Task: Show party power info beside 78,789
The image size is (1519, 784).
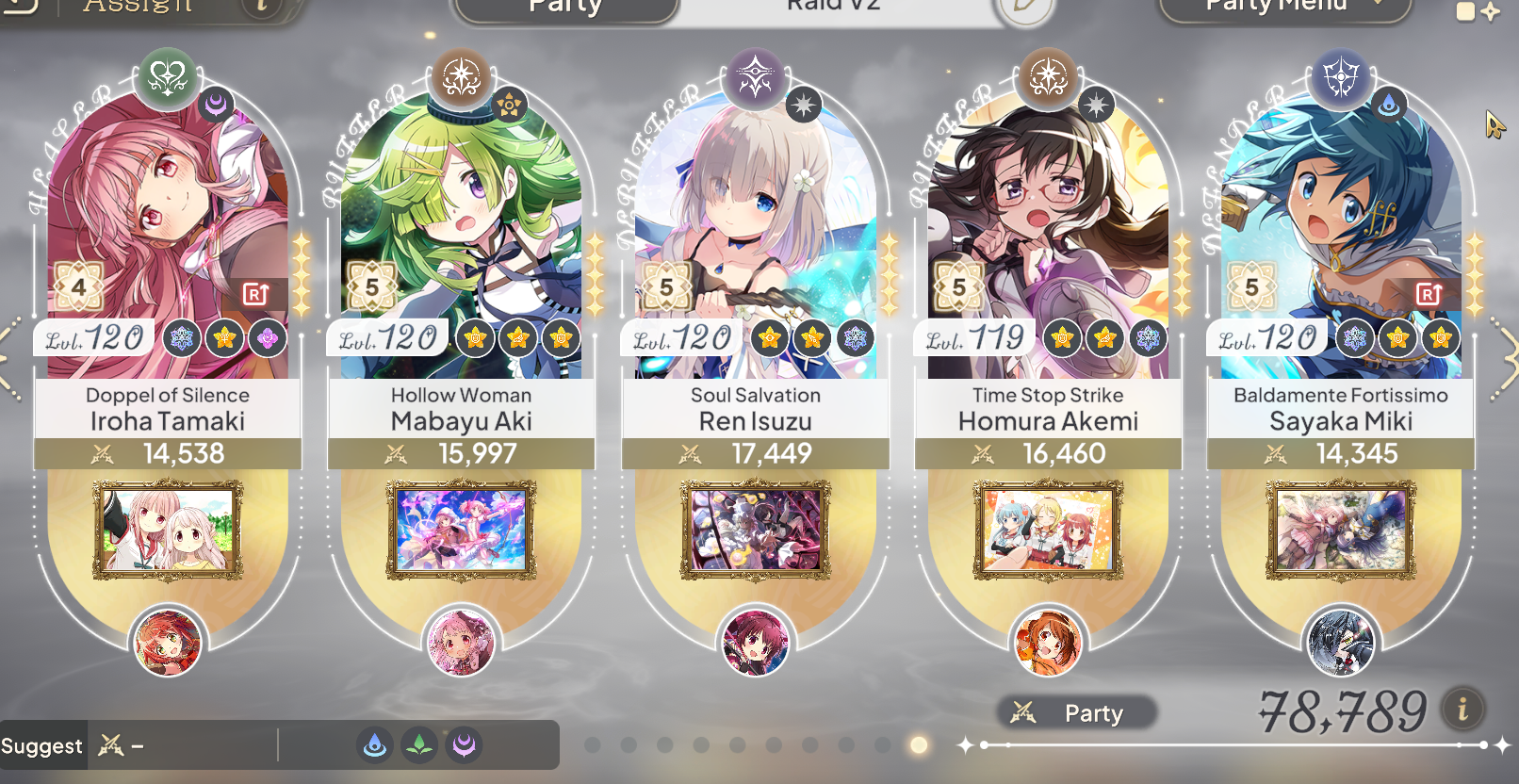Action: coord(1462,709)
